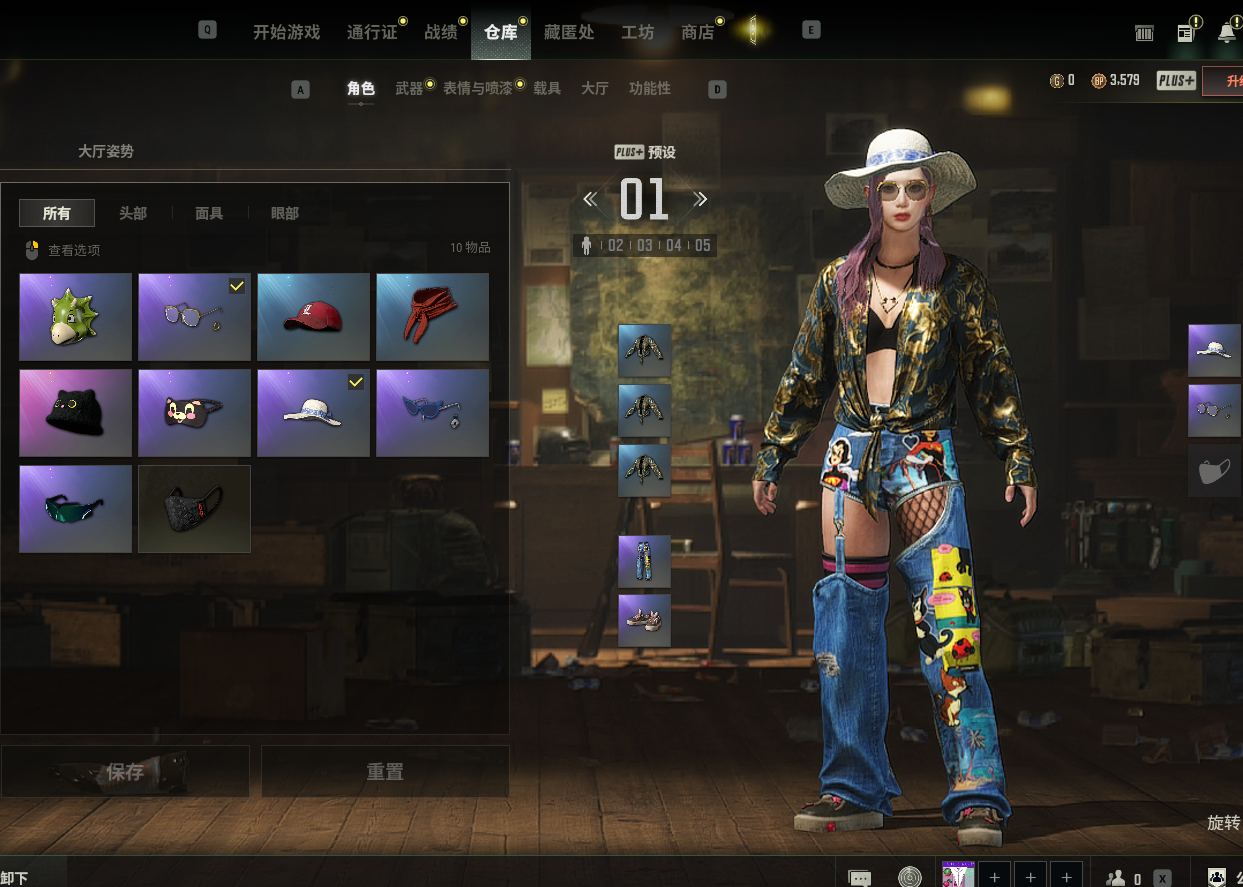Select the 武器 category

(409, 89)
